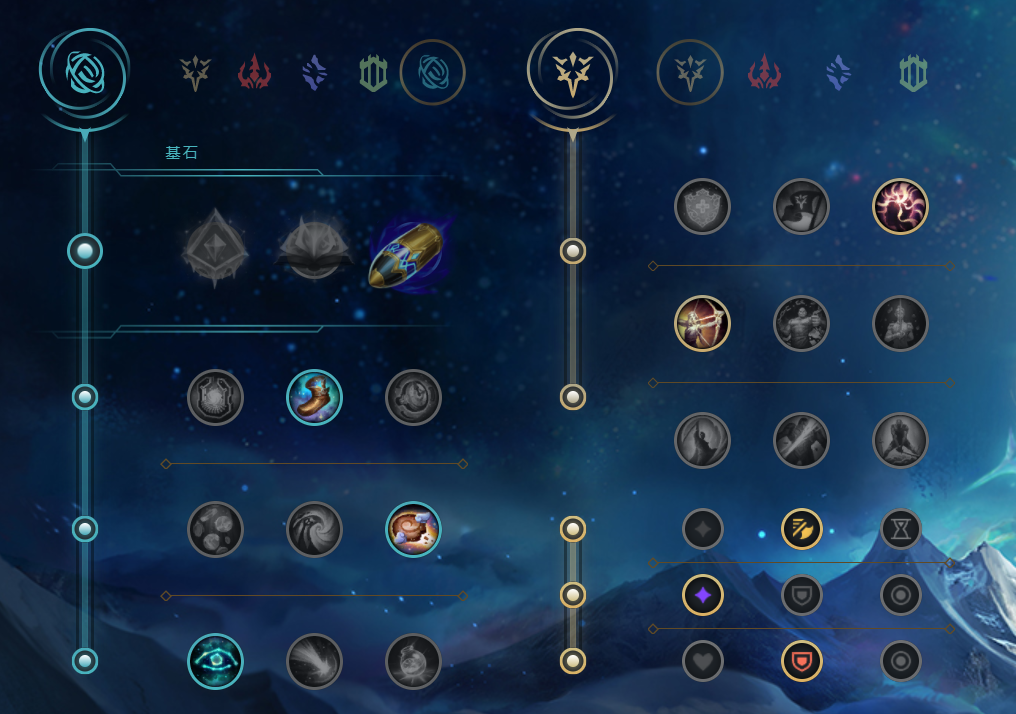
Task: Choose the heart health stat shard
Action: pyautogui.click(x=702, y=661)
